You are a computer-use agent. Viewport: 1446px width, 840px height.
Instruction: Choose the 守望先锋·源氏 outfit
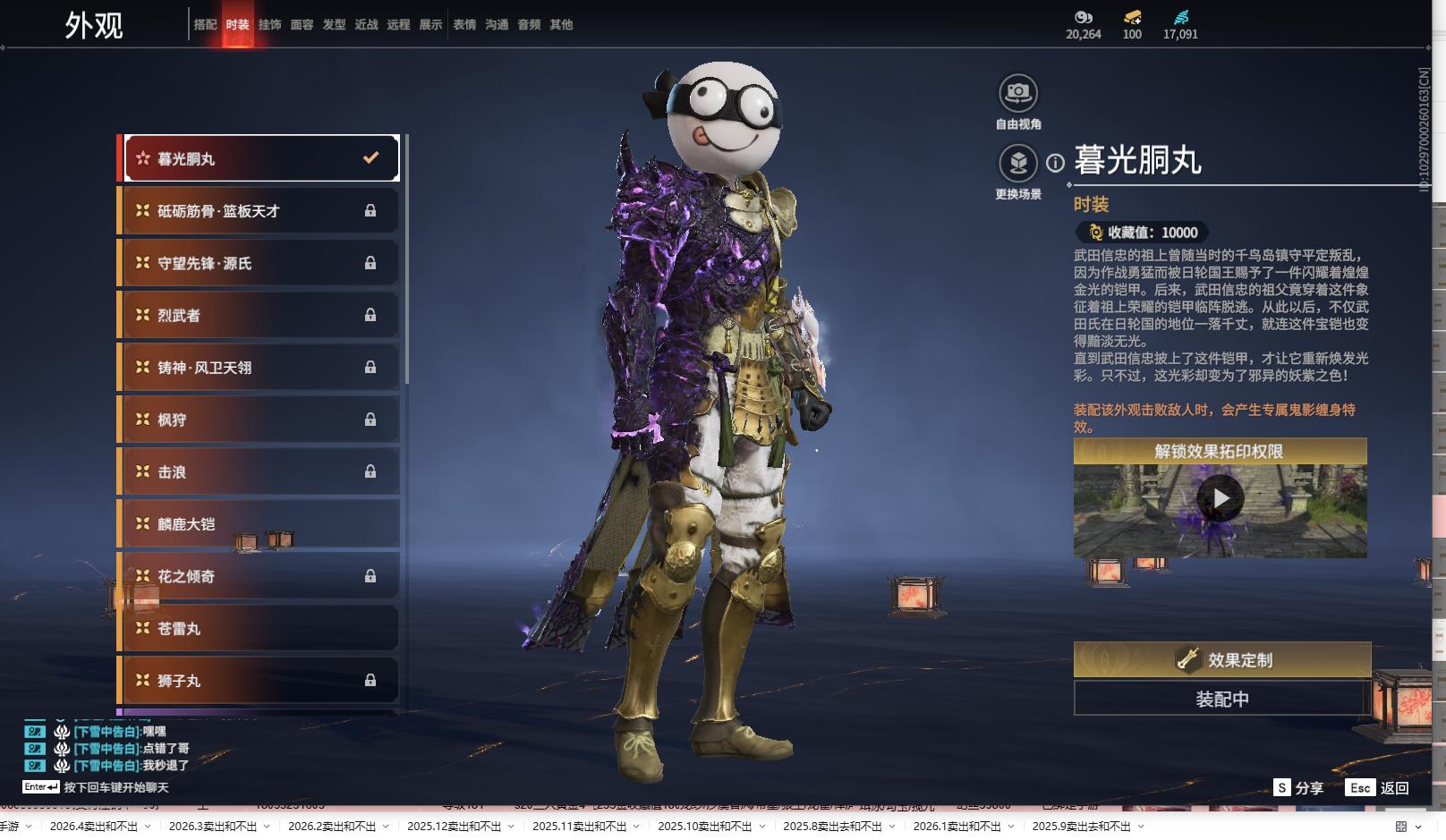[259, 263]
